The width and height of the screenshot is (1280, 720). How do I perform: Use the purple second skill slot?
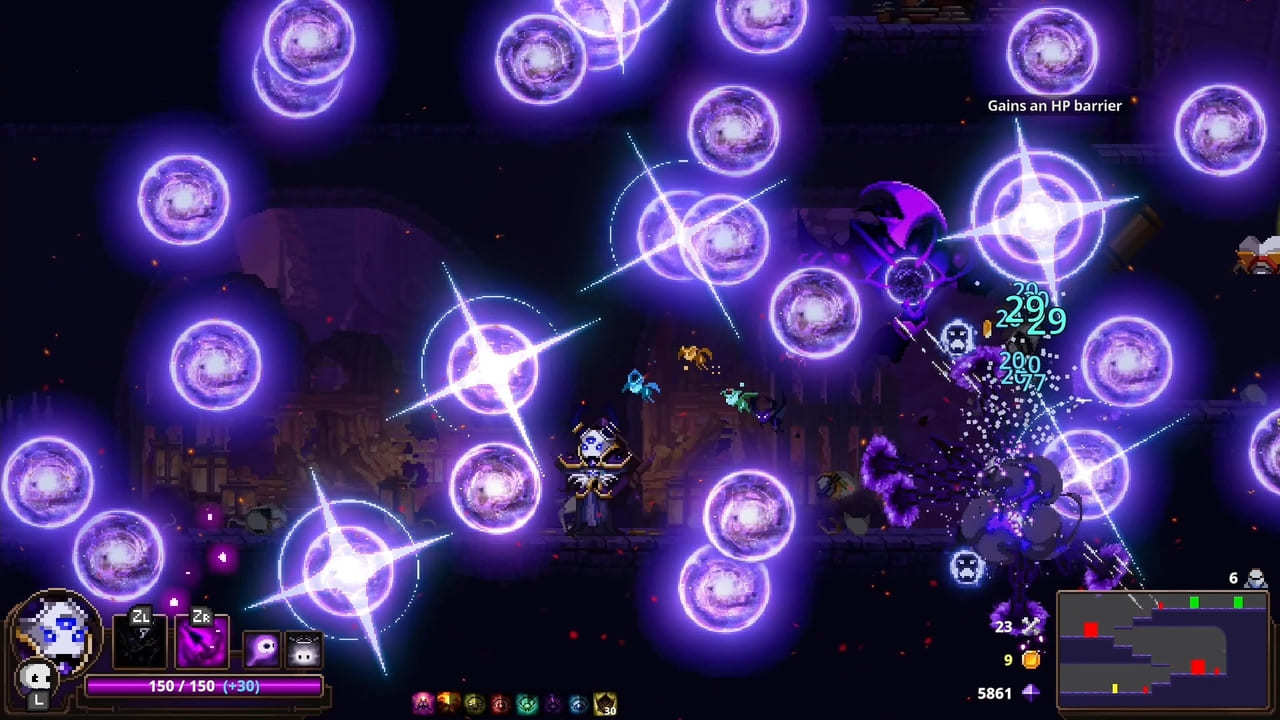click(x=202, y=642)
